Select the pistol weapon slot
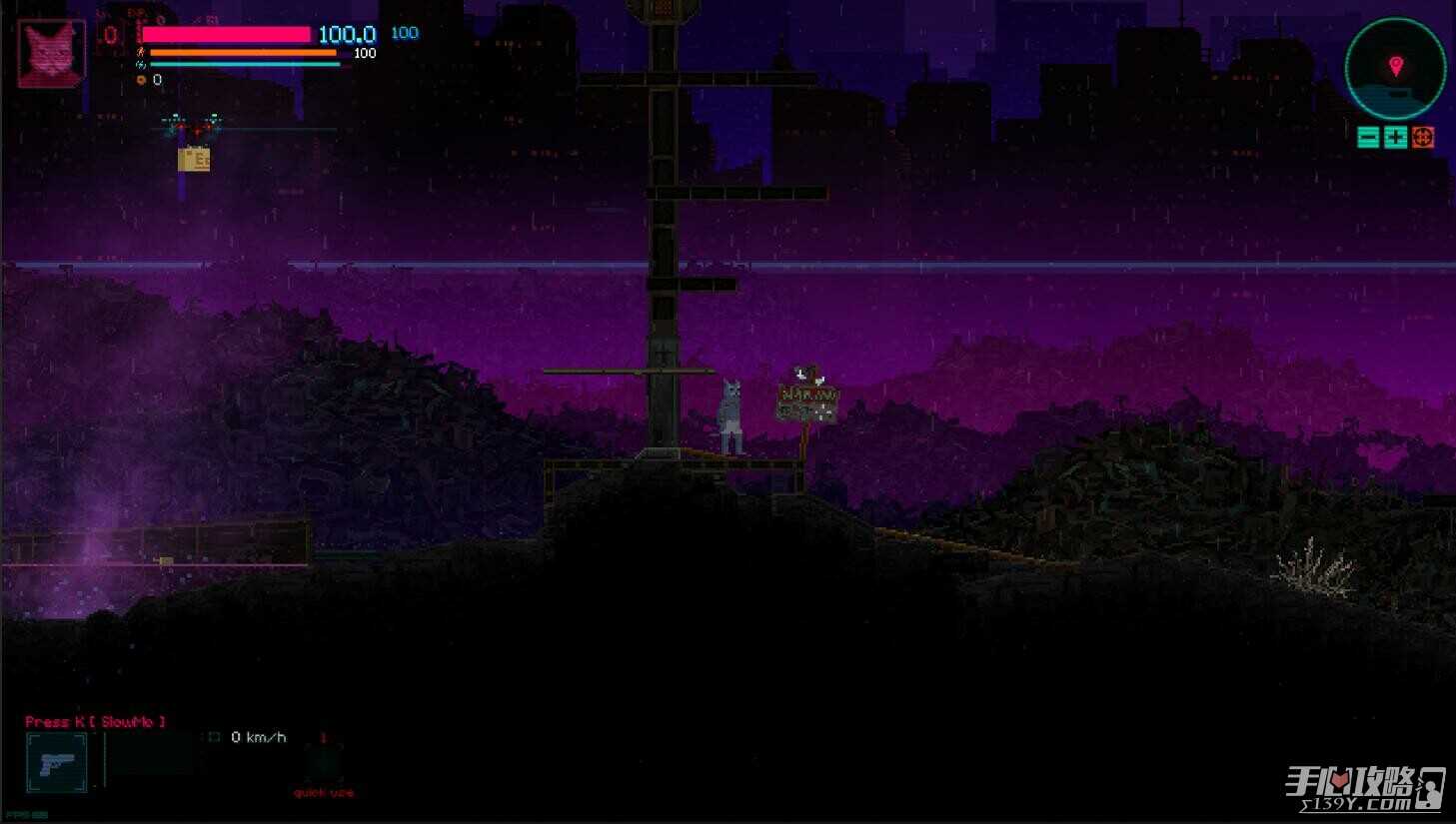The height and width of the screenshot is (824, 1456). [57, 763]
